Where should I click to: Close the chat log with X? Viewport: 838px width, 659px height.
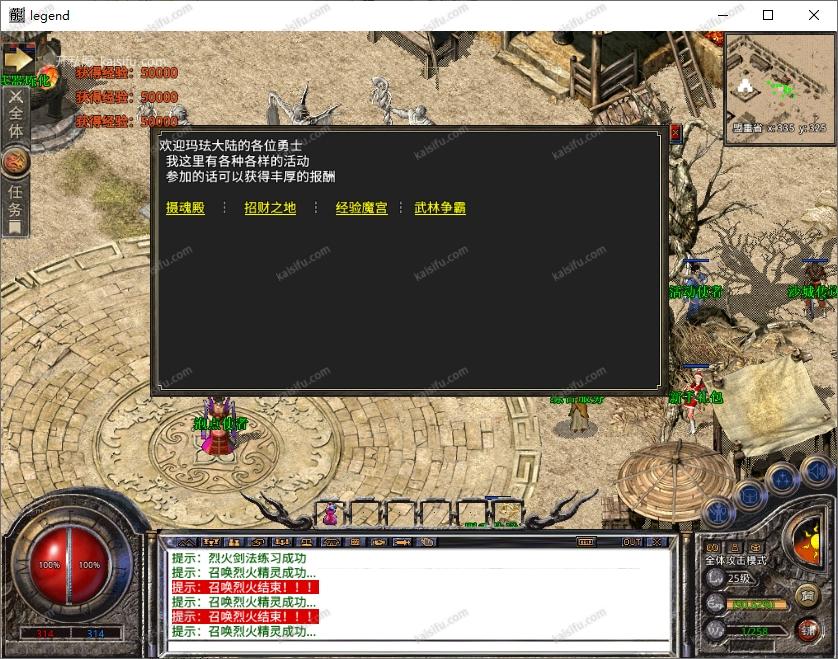pos(657,542)
